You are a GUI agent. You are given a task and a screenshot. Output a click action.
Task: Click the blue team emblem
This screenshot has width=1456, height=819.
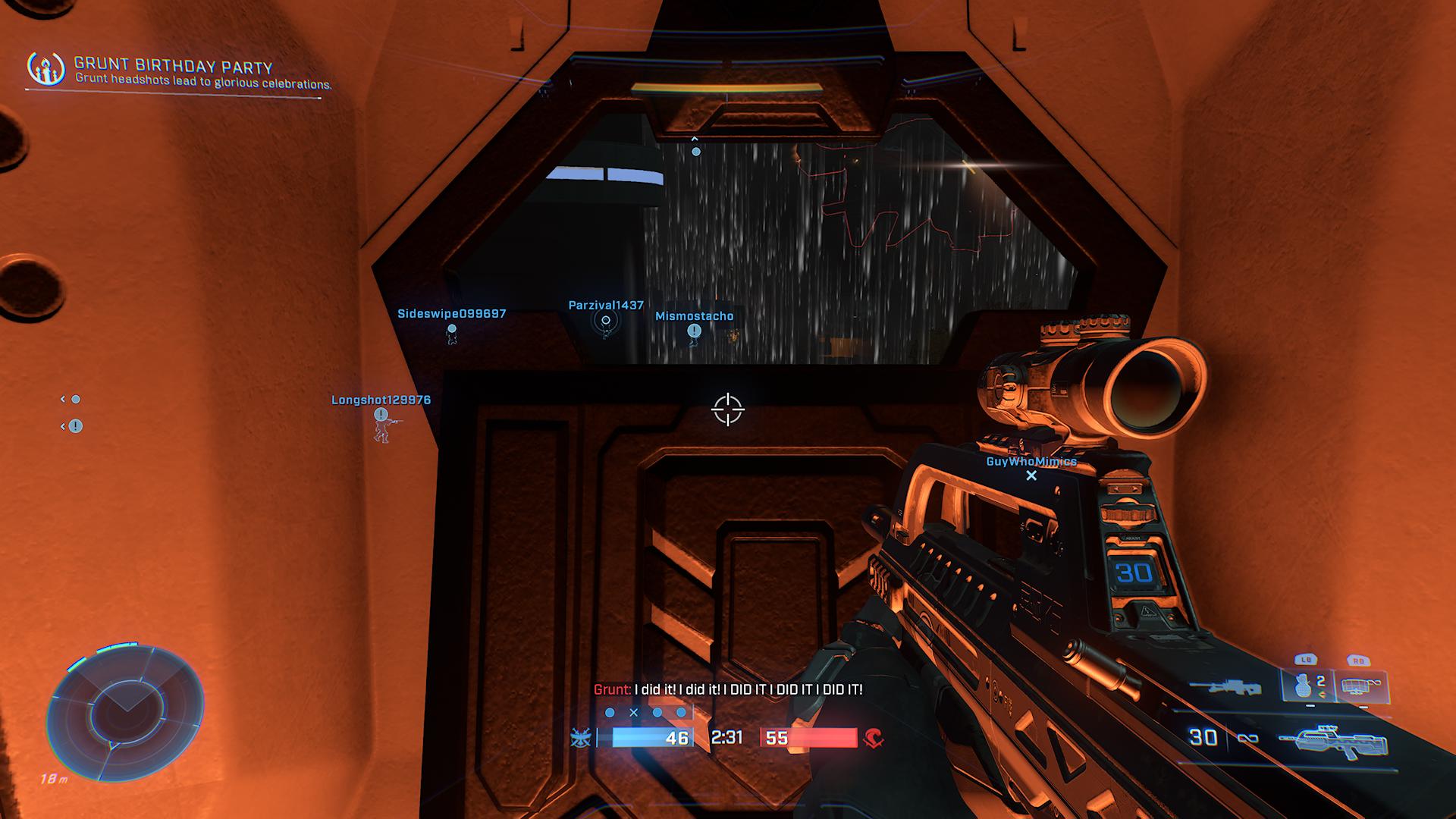coord(581,737)
